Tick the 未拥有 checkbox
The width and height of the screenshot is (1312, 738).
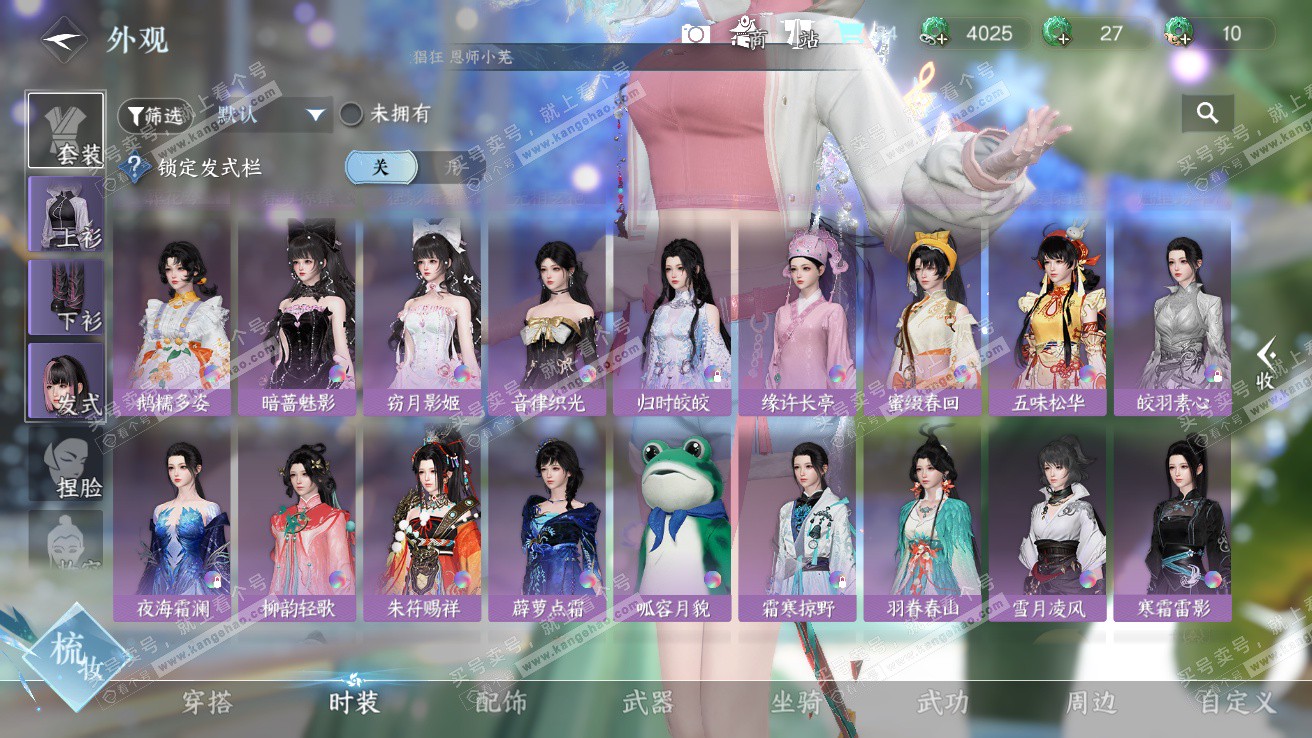pos(351,114)
